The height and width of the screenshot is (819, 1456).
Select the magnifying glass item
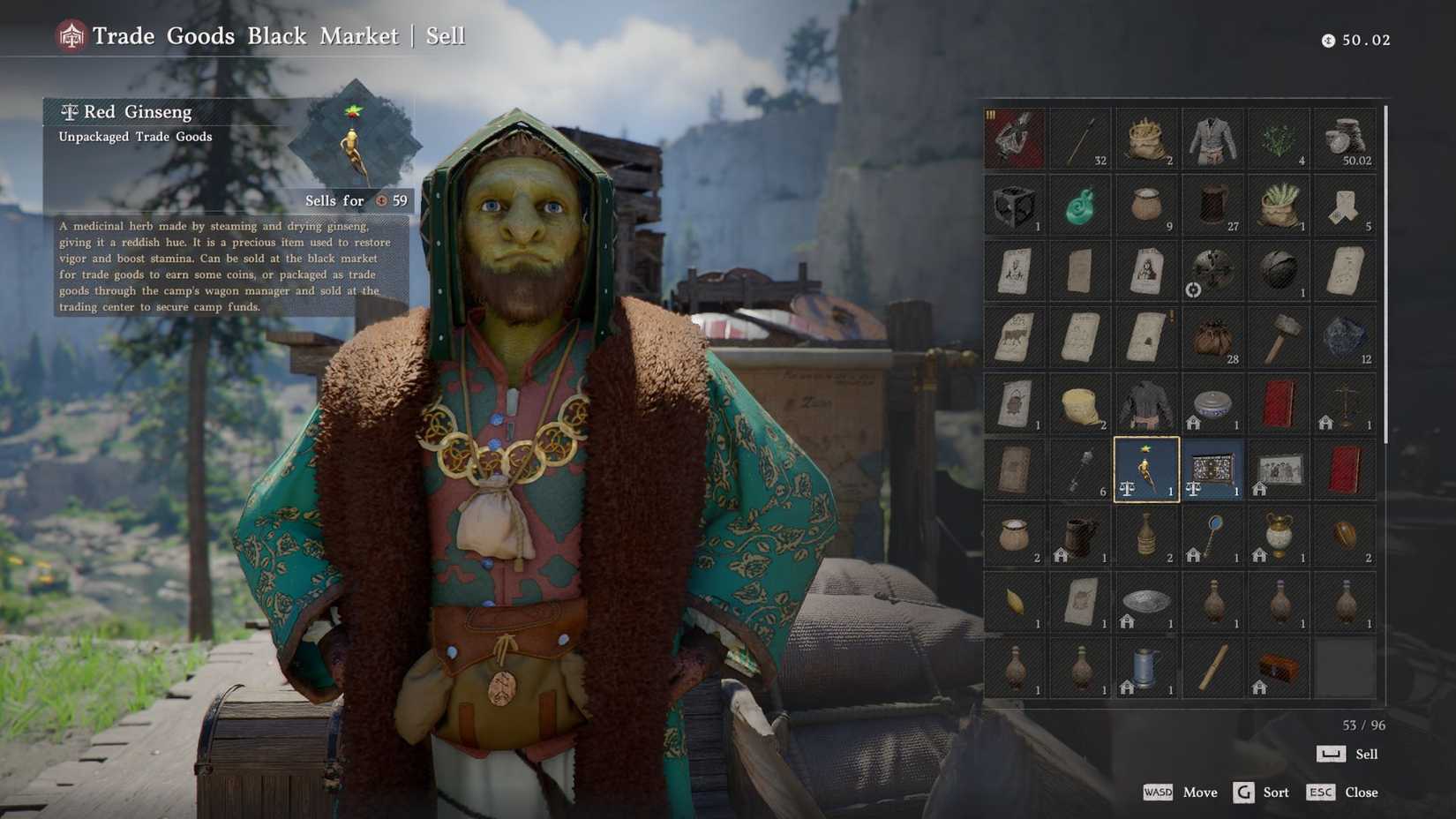click(x=1212, y=537)
